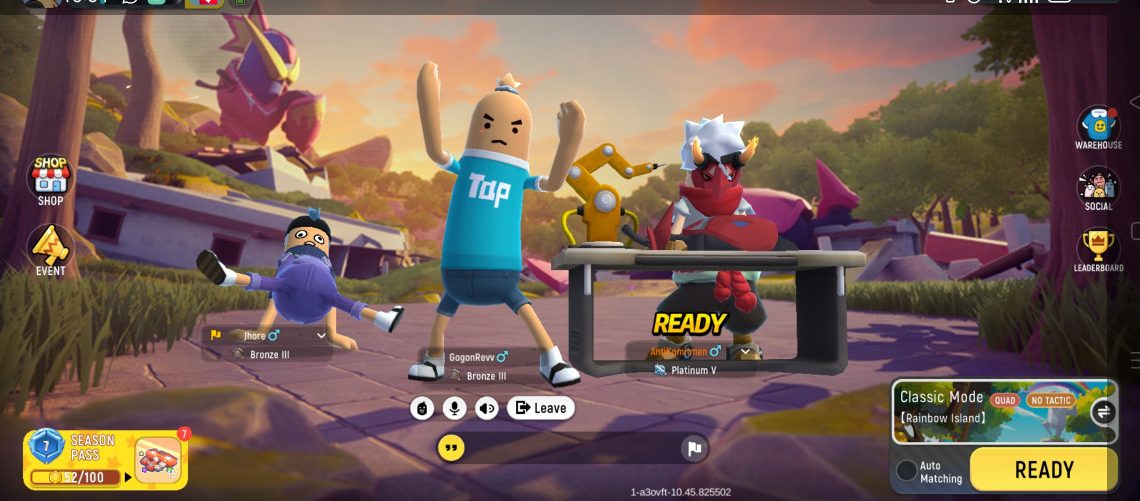The width and height of the screenshot is (1140, 501).
Task: Click the yellow READY button
Action: click(x=1043, y=469)
